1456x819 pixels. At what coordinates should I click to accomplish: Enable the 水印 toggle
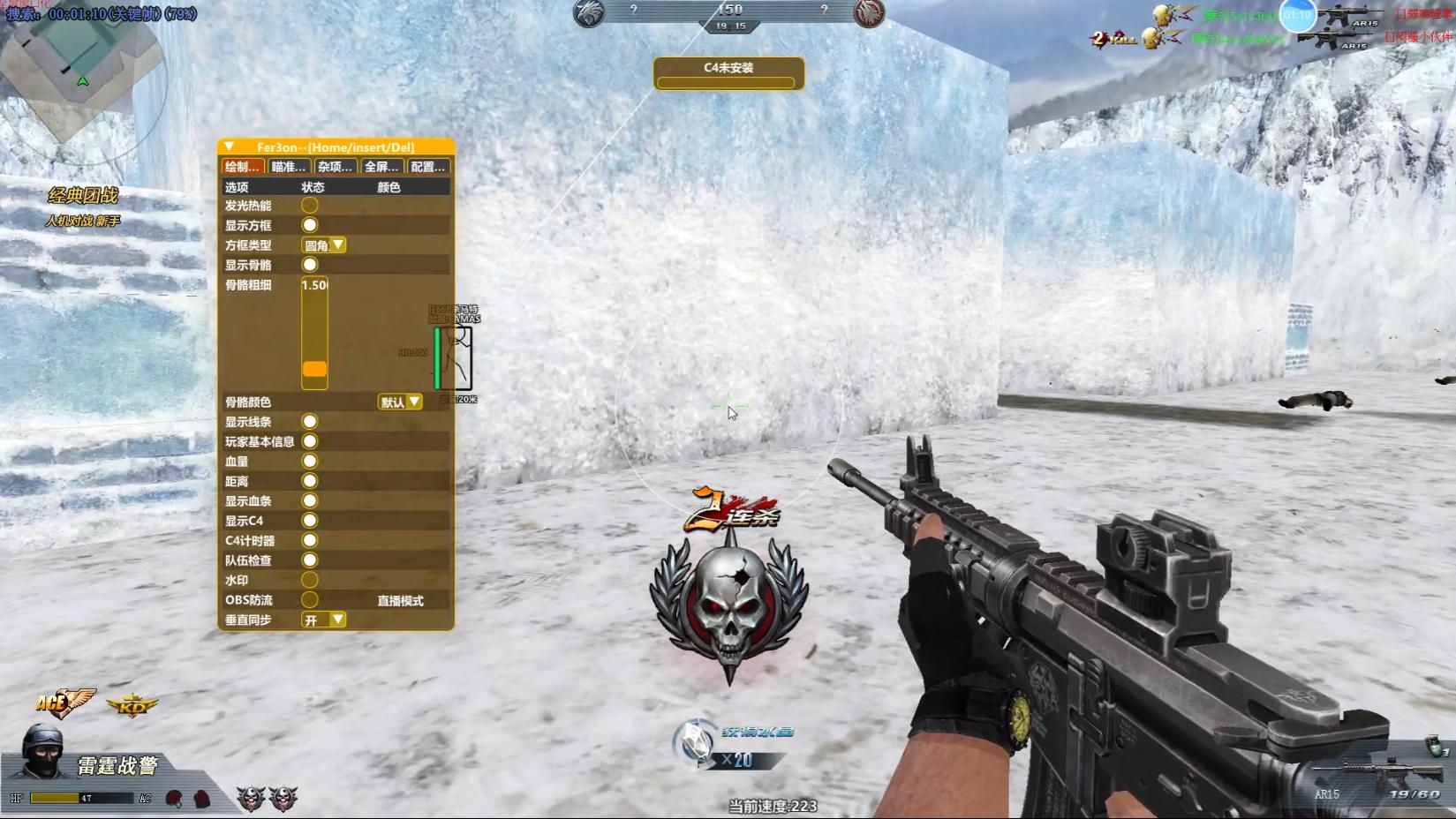tap(310, 580)
